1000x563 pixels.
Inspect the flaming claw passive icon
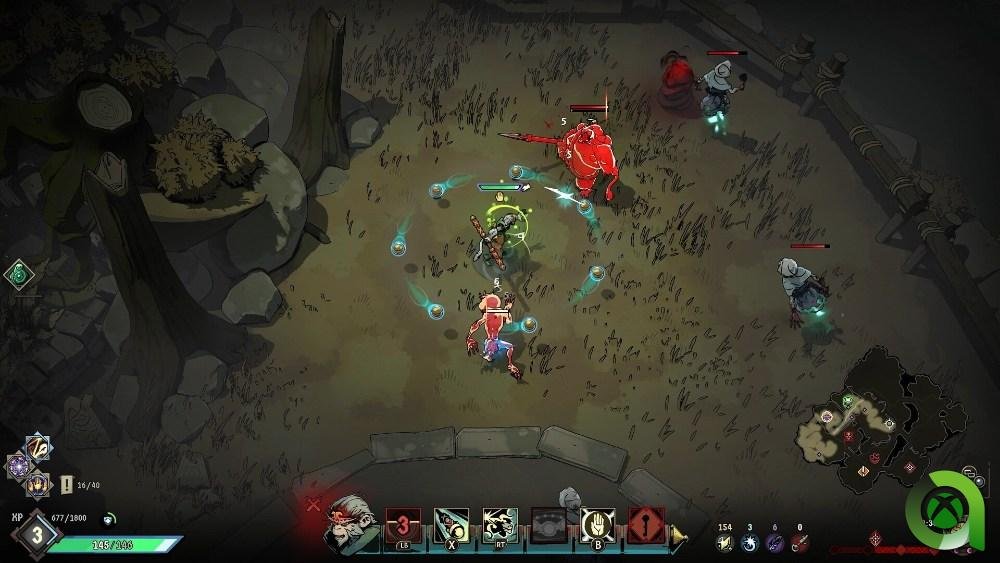[38, 484]
